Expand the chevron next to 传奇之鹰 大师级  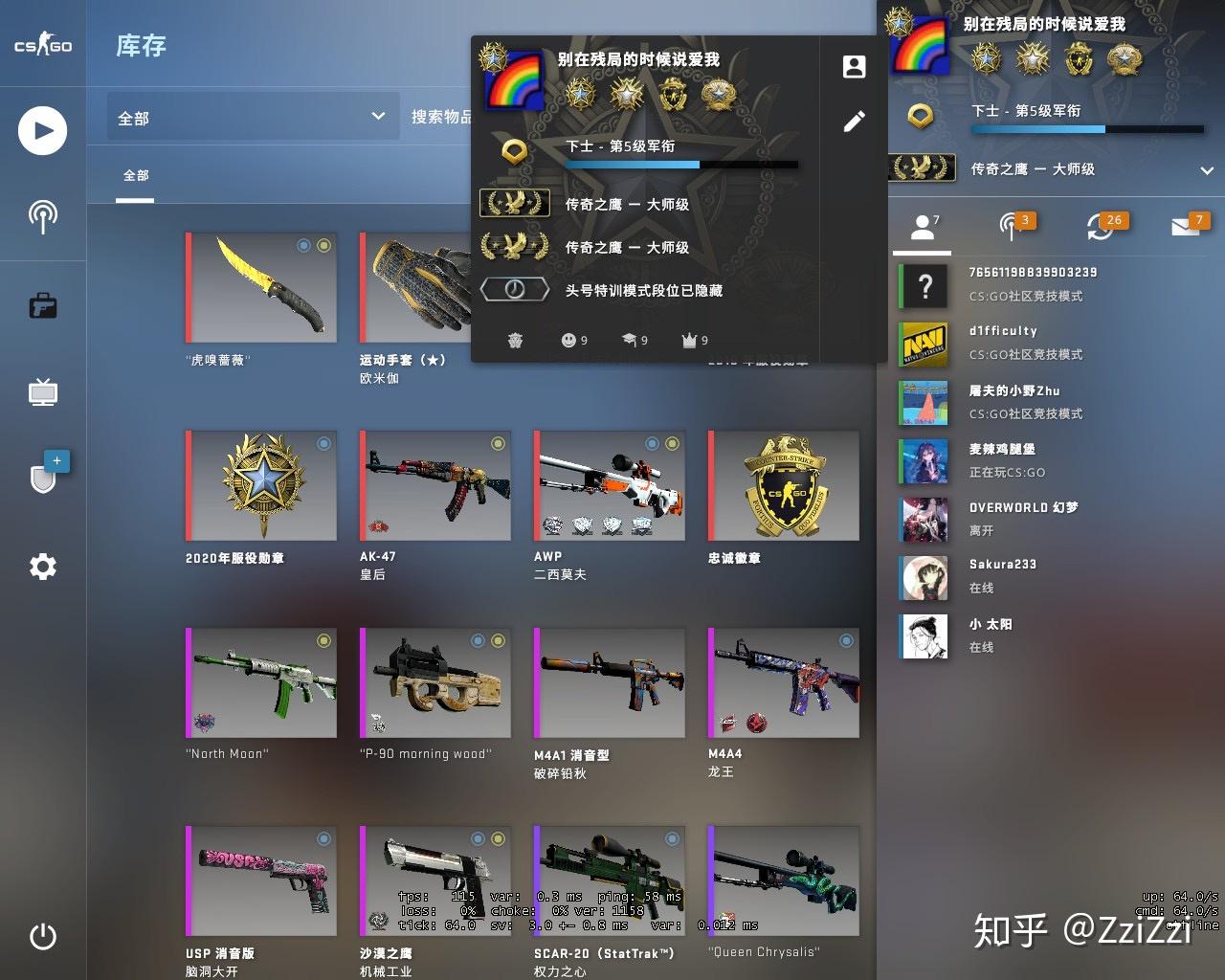(1206, 172)
